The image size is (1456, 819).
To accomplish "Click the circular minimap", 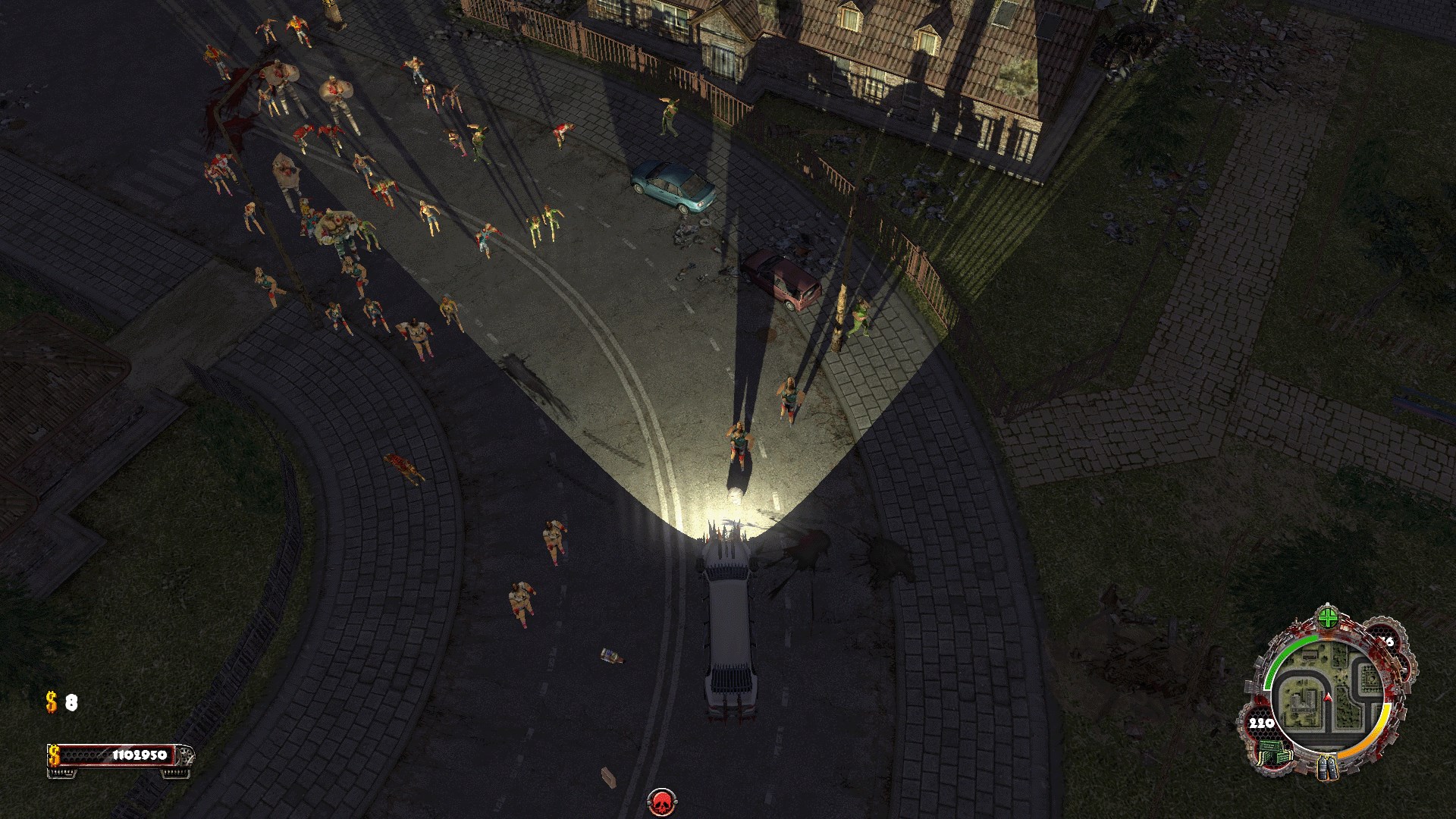I will pyautogui.click(x=1328, y=697).
